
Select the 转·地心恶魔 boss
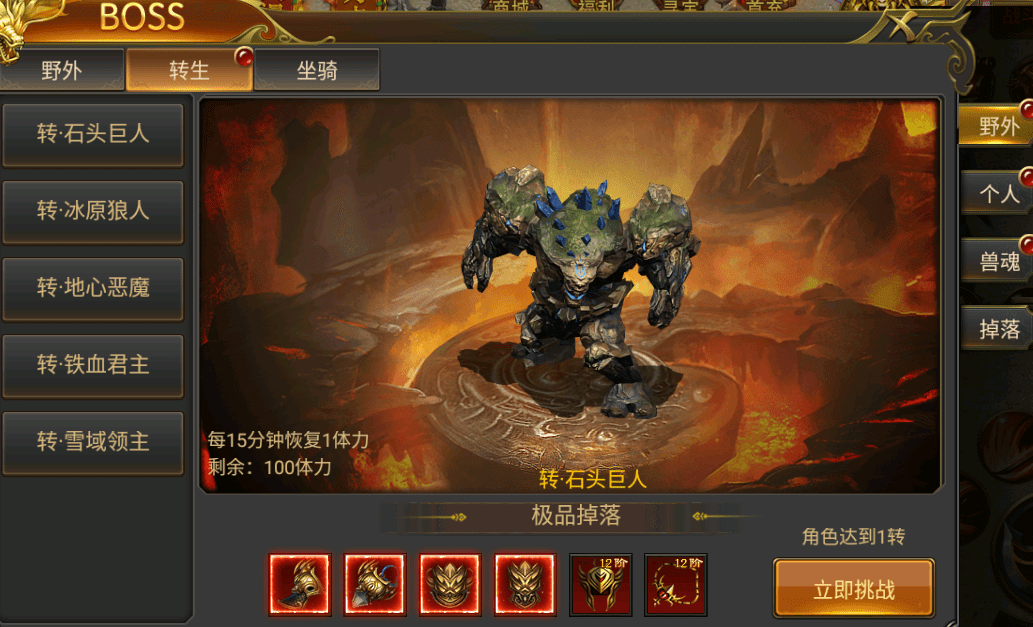(93, 288)
